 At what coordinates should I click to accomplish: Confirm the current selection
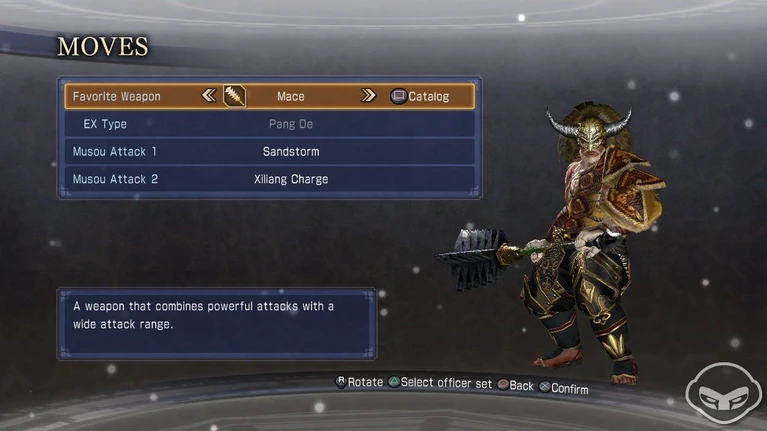pos(564,388)
